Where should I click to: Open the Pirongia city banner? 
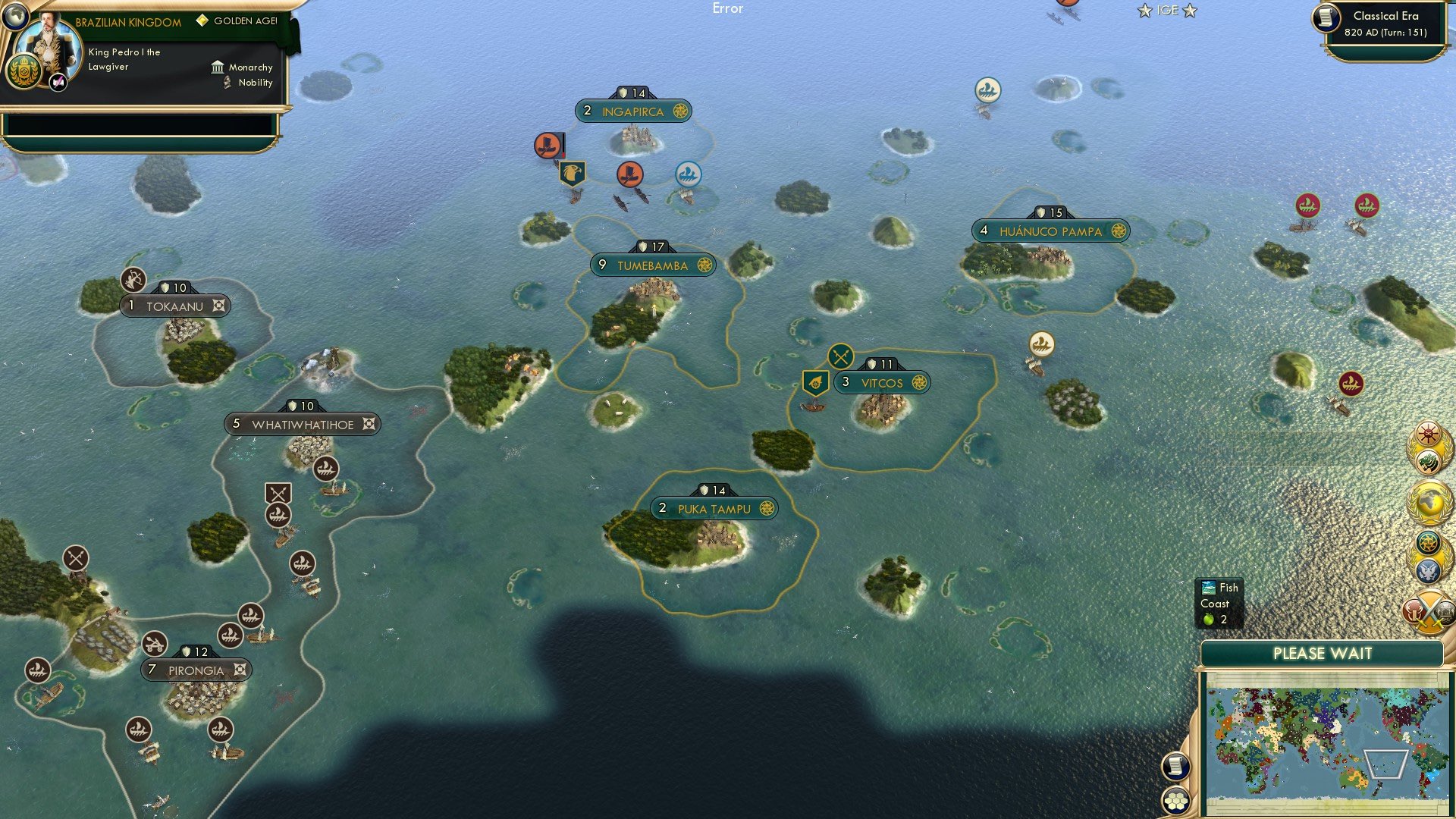click(x=196, y=670)
